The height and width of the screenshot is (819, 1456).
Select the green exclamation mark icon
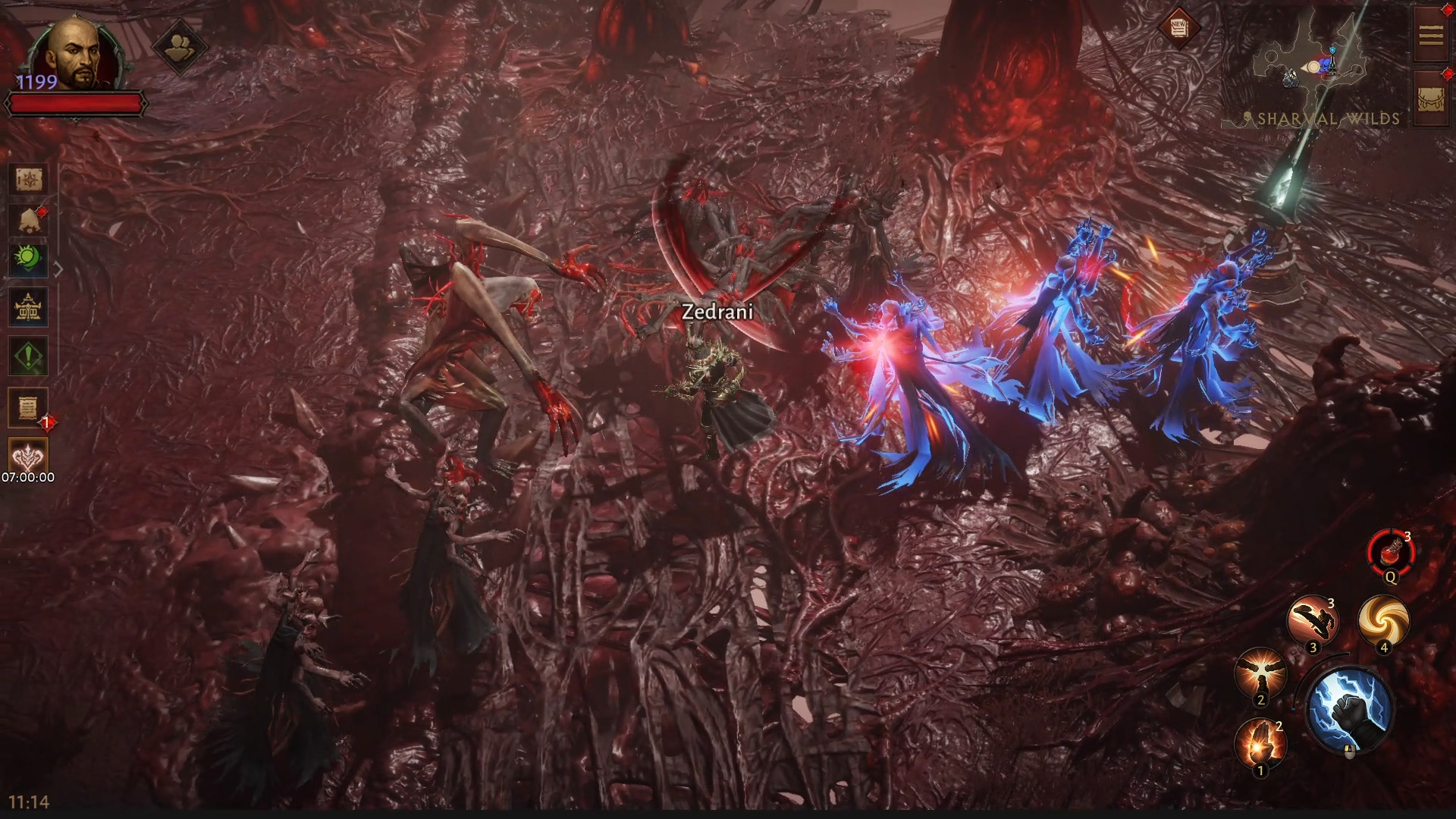29,356
